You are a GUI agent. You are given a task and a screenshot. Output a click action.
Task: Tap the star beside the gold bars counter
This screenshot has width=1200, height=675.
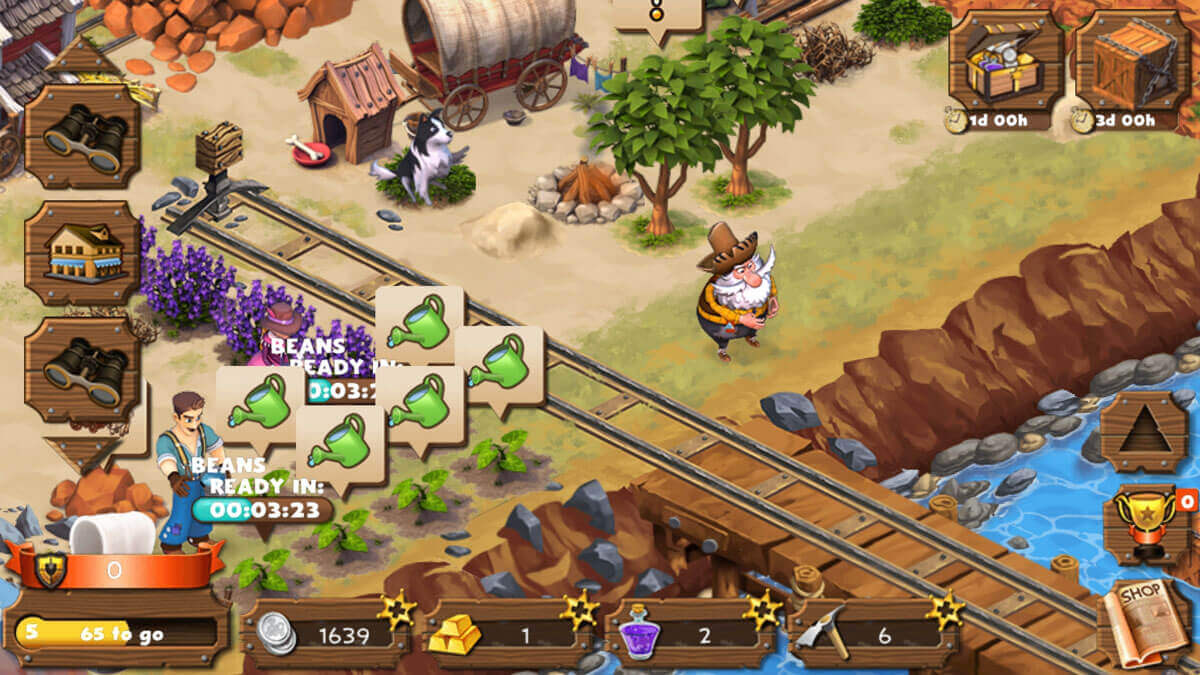point(579,609)
